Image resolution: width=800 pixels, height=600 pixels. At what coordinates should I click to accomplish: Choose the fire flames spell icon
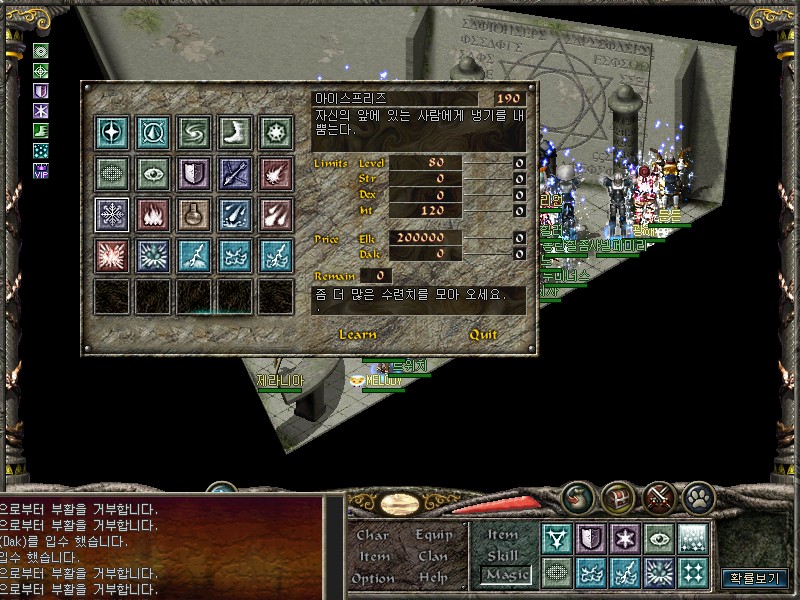point(153,213)
